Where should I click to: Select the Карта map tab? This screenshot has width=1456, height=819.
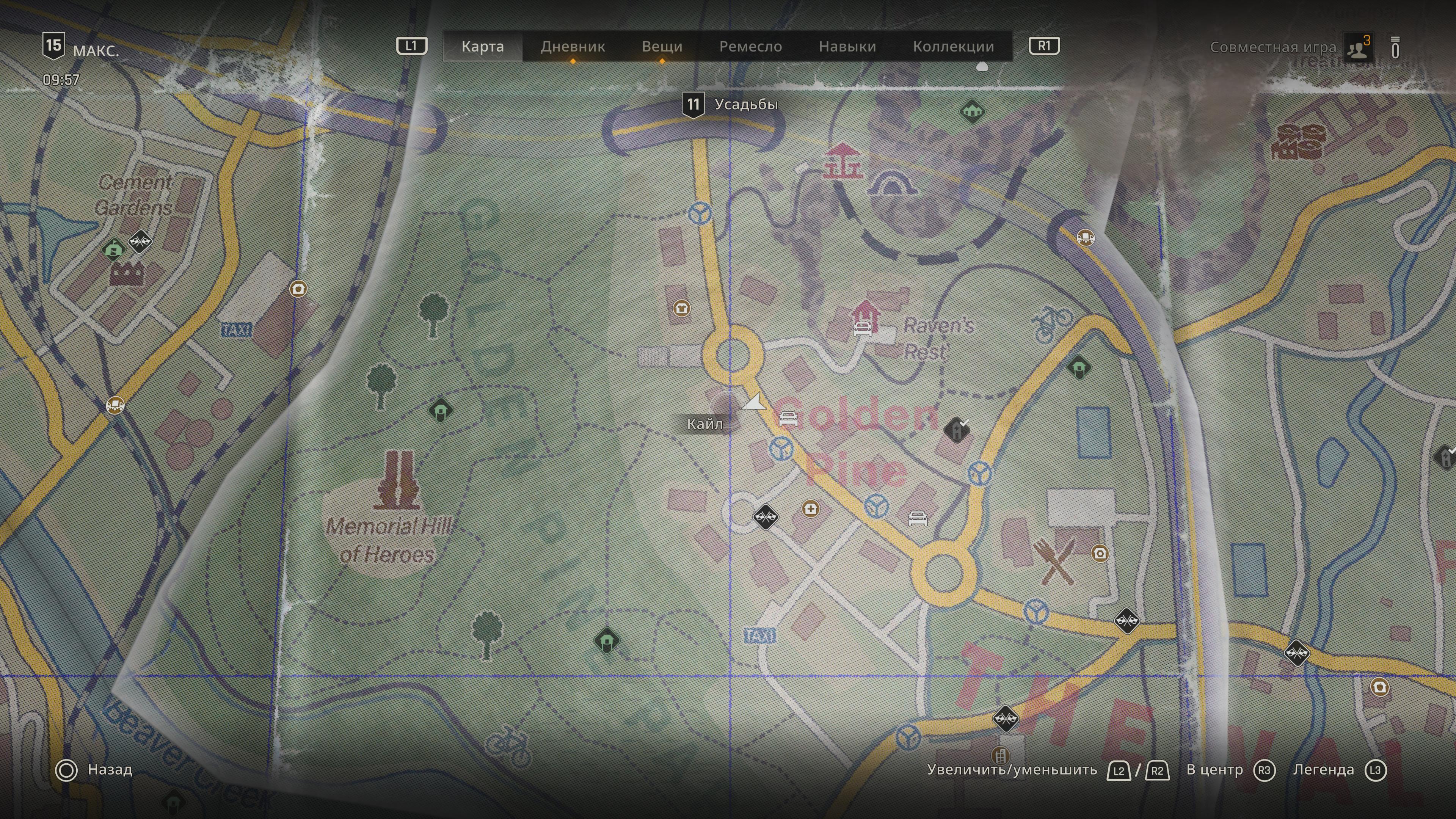(x=483, y=46)
